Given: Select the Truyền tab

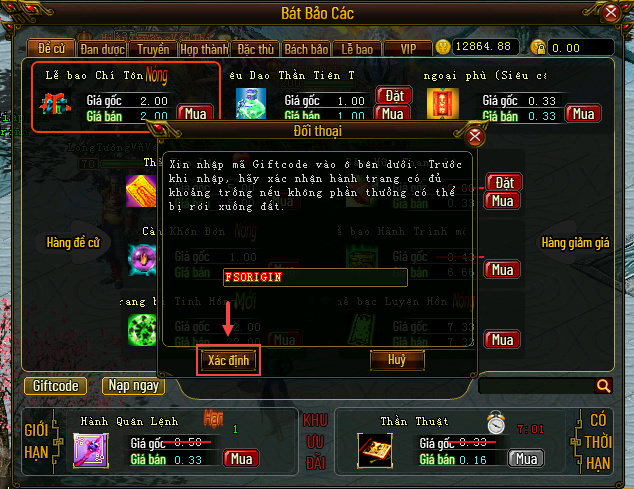Looking at the screenshot, I should tap(153, 48).
